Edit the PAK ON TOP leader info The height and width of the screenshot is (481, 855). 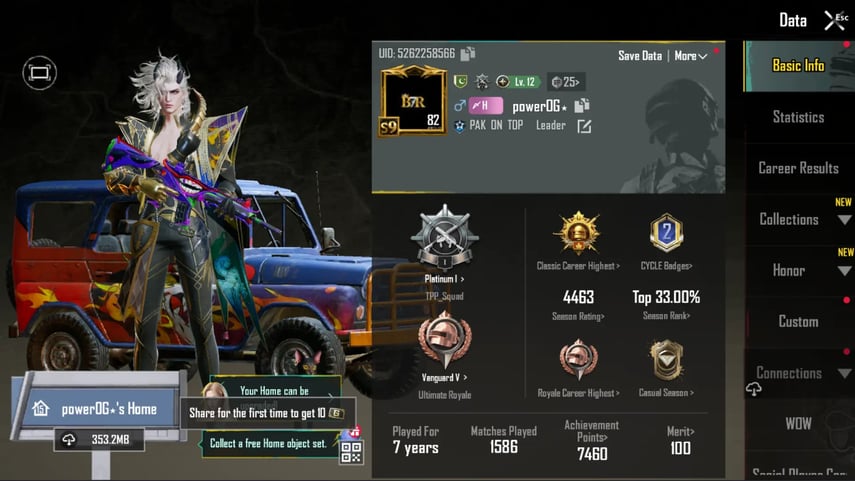coord(584,126)
